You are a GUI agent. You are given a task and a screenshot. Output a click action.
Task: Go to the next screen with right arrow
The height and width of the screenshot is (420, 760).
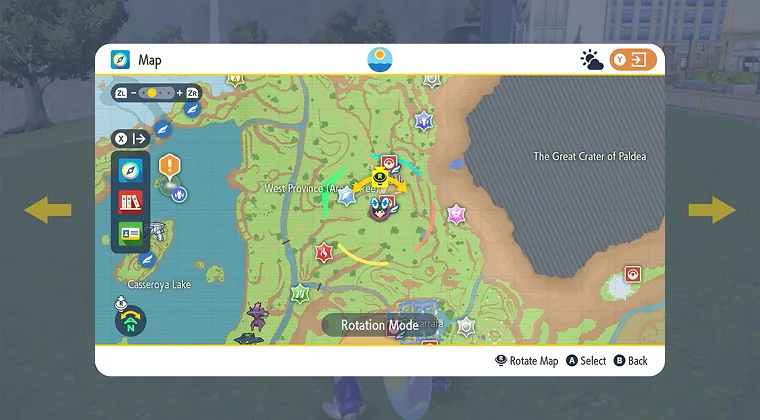pyautogui.click(x=711, y=209)
